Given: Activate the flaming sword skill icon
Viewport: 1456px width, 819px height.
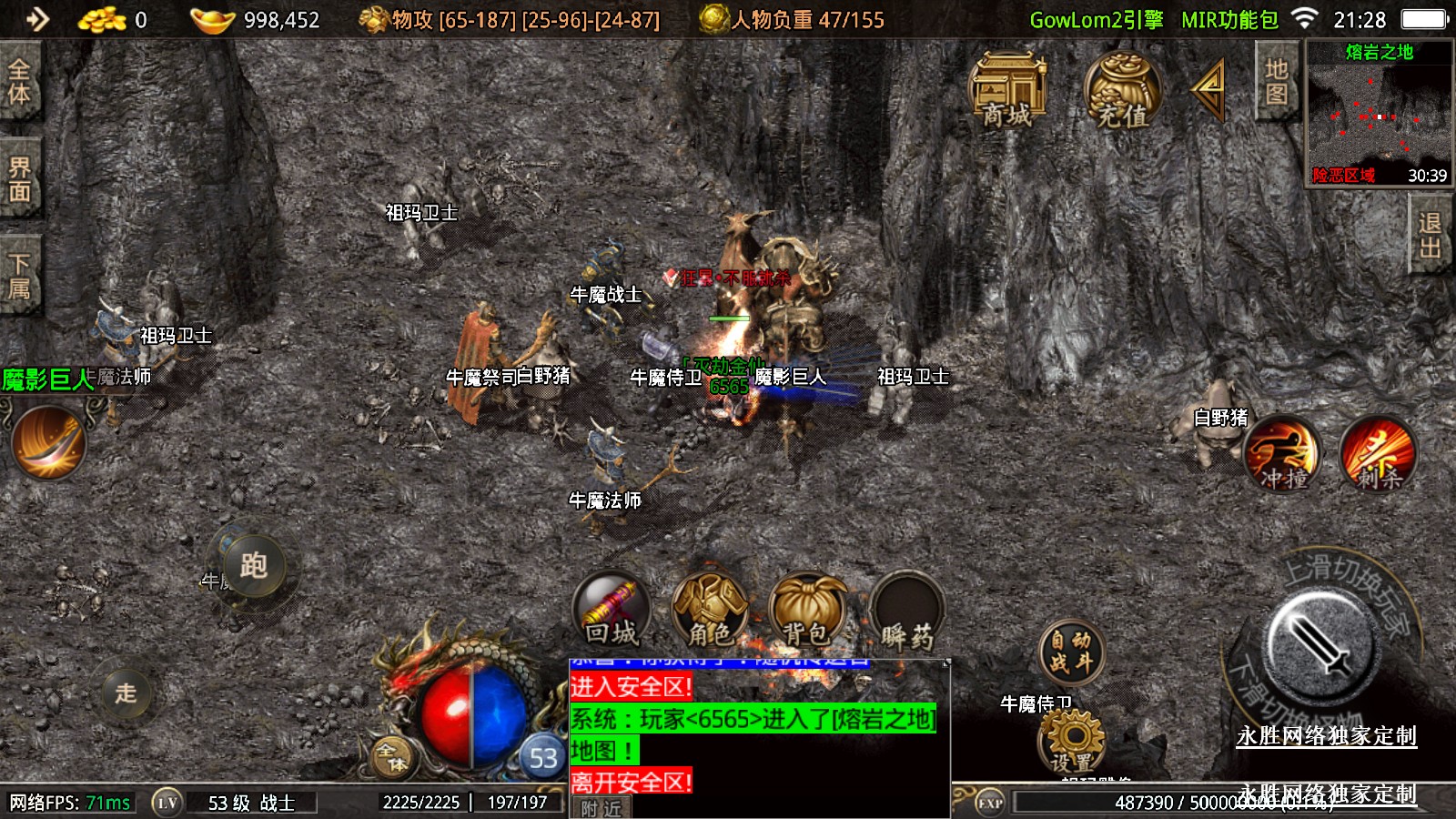Looking at the screenshot, I should click(49, 443).
